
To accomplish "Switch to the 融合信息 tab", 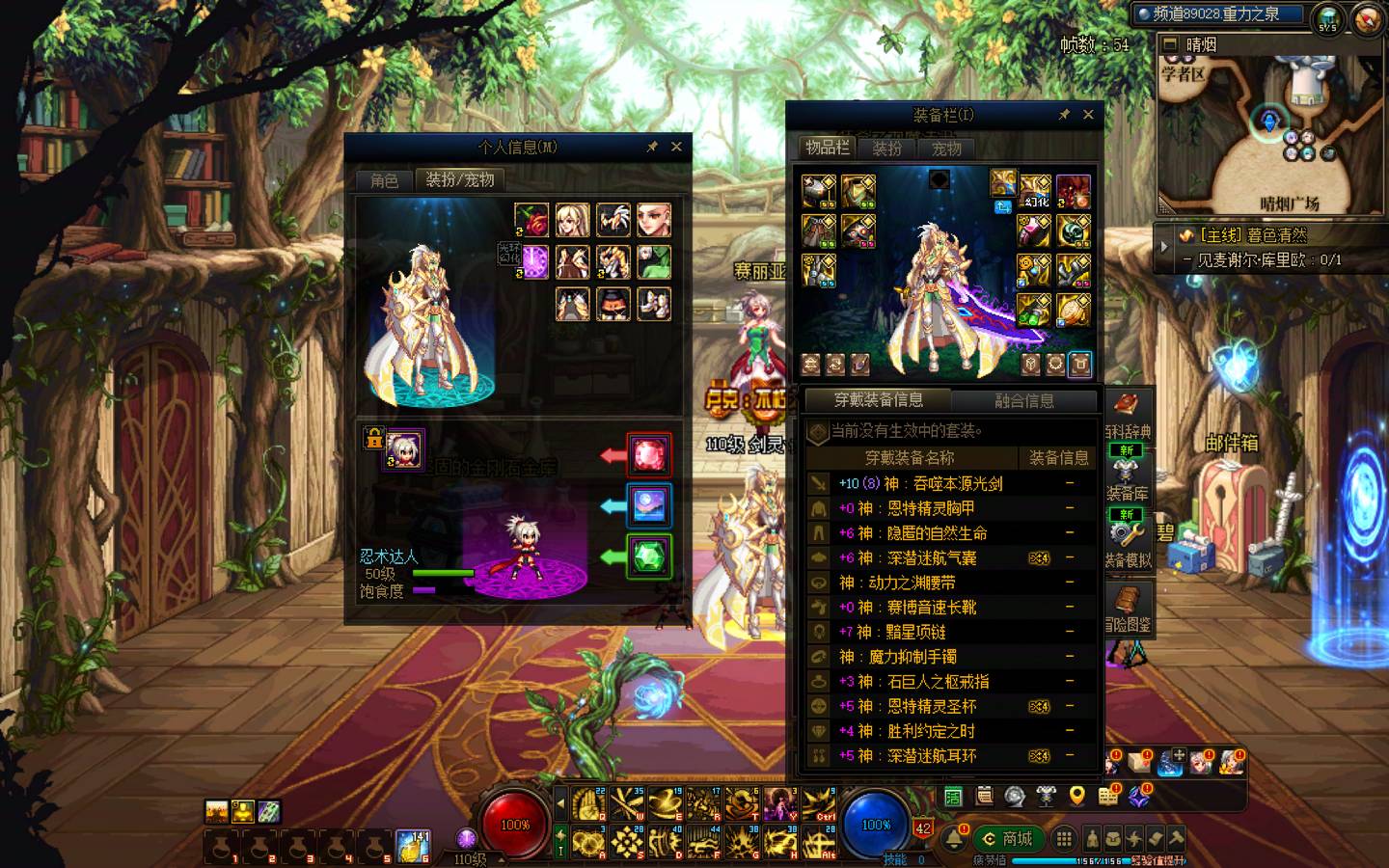I will (1023, 400).
